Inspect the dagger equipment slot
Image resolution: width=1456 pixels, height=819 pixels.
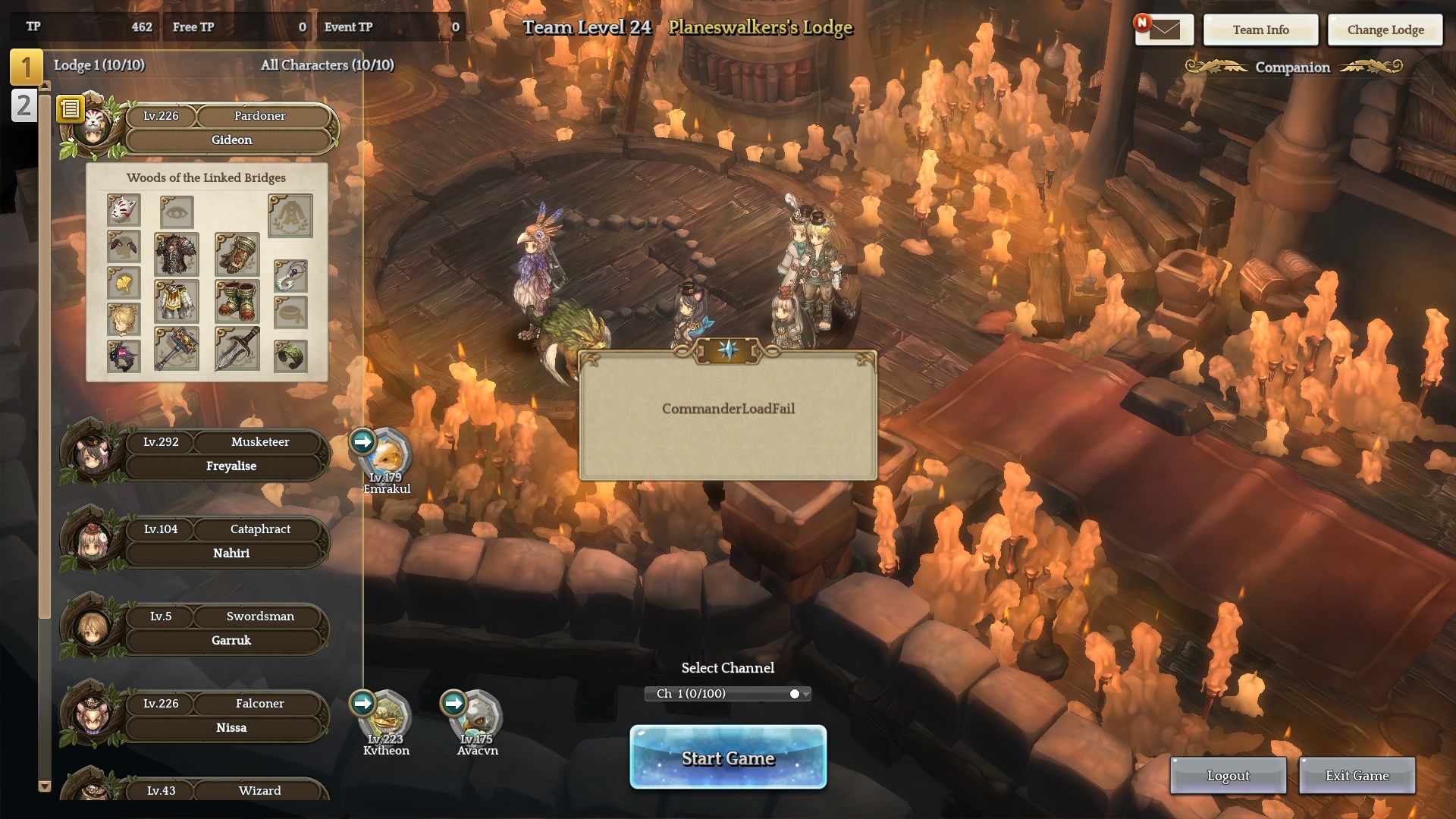tap(237, 349)
